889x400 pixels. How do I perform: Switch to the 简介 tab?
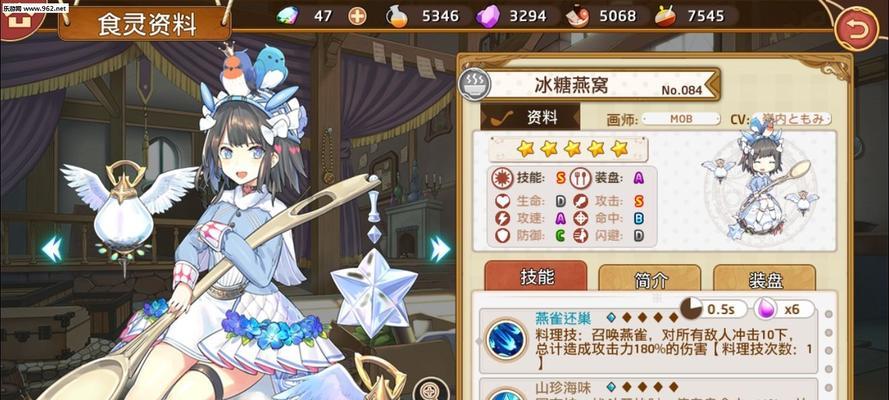[x=649, y=279]
